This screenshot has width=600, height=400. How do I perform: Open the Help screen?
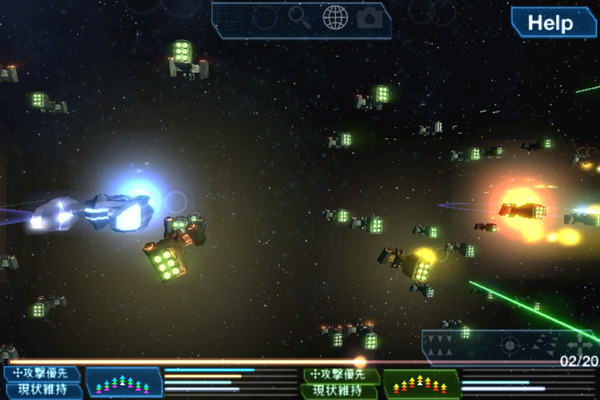coord(551,22)
